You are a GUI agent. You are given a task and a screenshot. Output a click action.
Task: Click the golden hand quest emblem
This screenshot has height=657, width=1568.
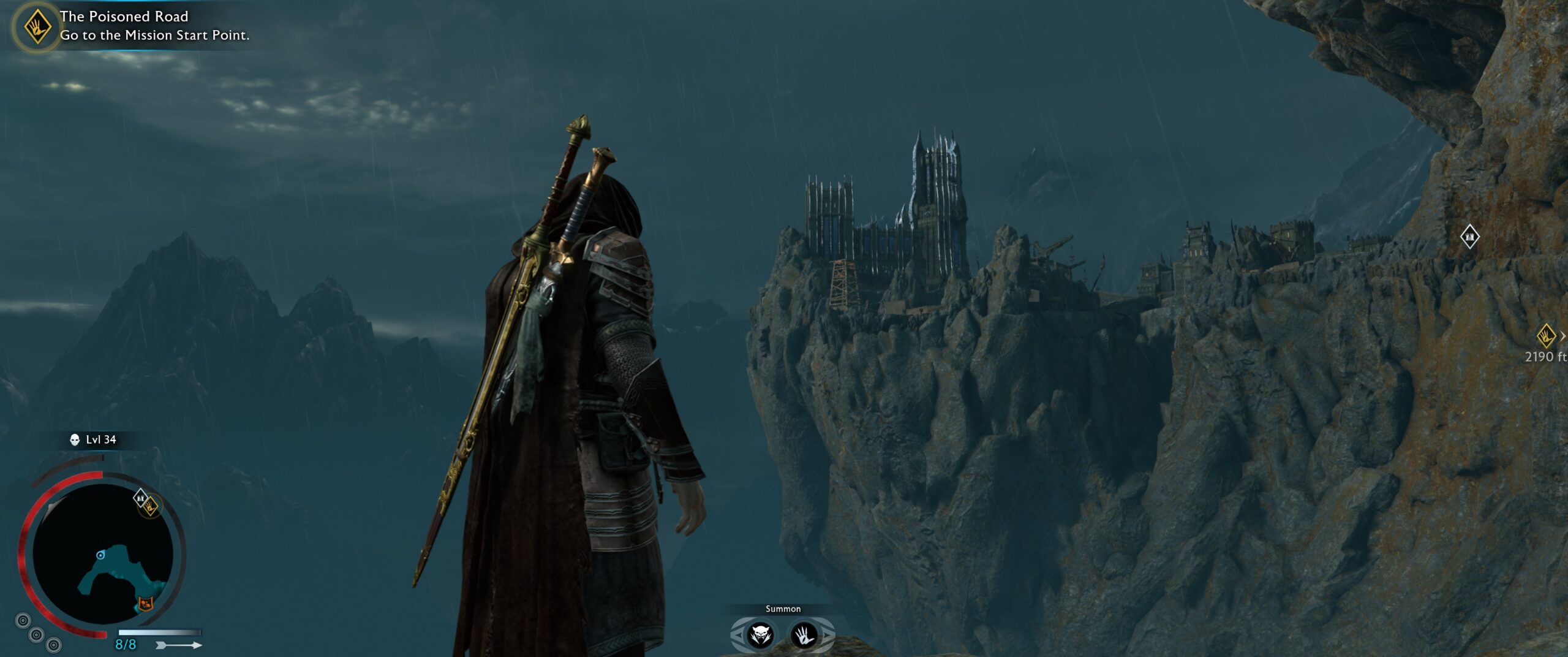pos(37,27)
